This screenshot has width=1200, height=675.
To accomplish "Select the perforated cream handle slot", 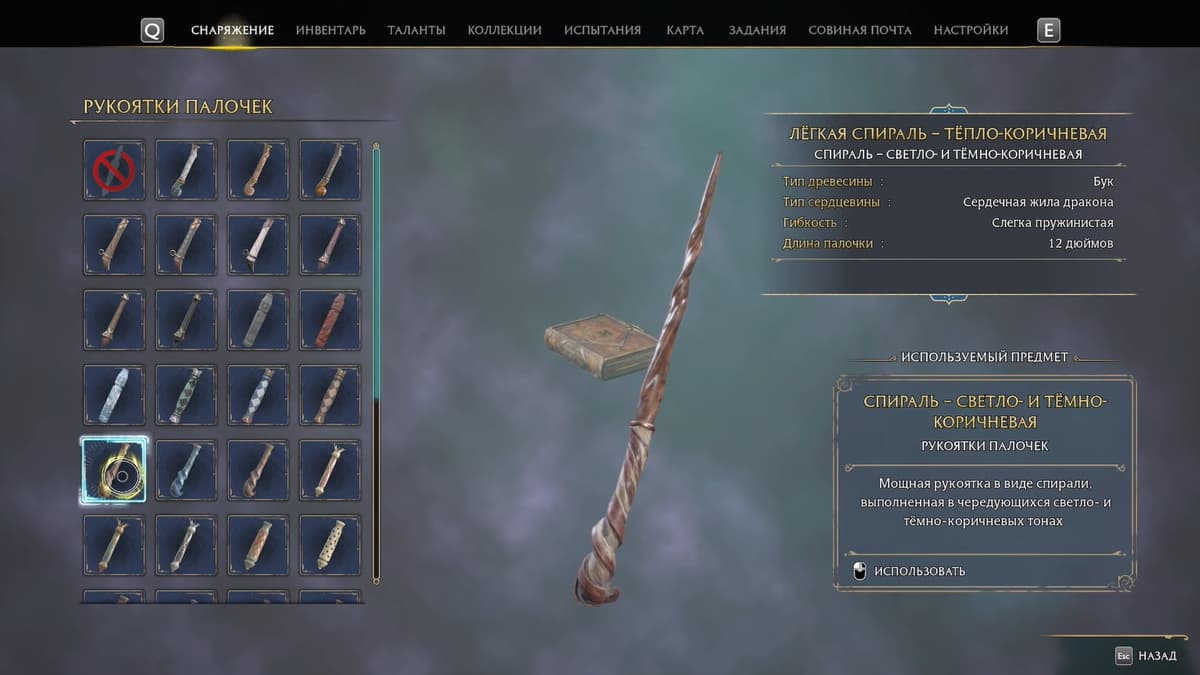I will point(330,545).
